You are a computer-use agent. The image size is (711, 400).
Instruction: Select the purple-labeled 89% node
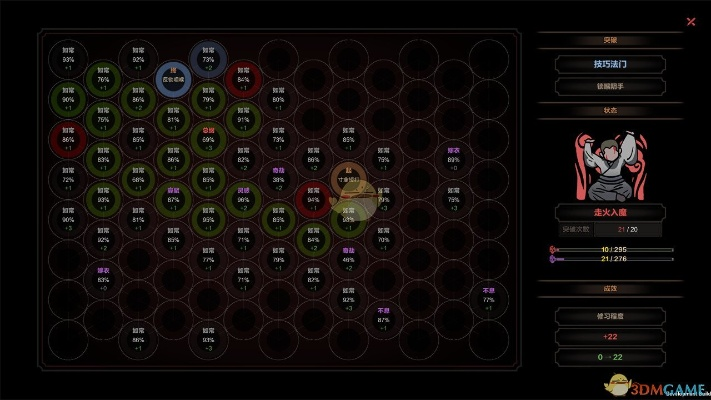point(453,159)
